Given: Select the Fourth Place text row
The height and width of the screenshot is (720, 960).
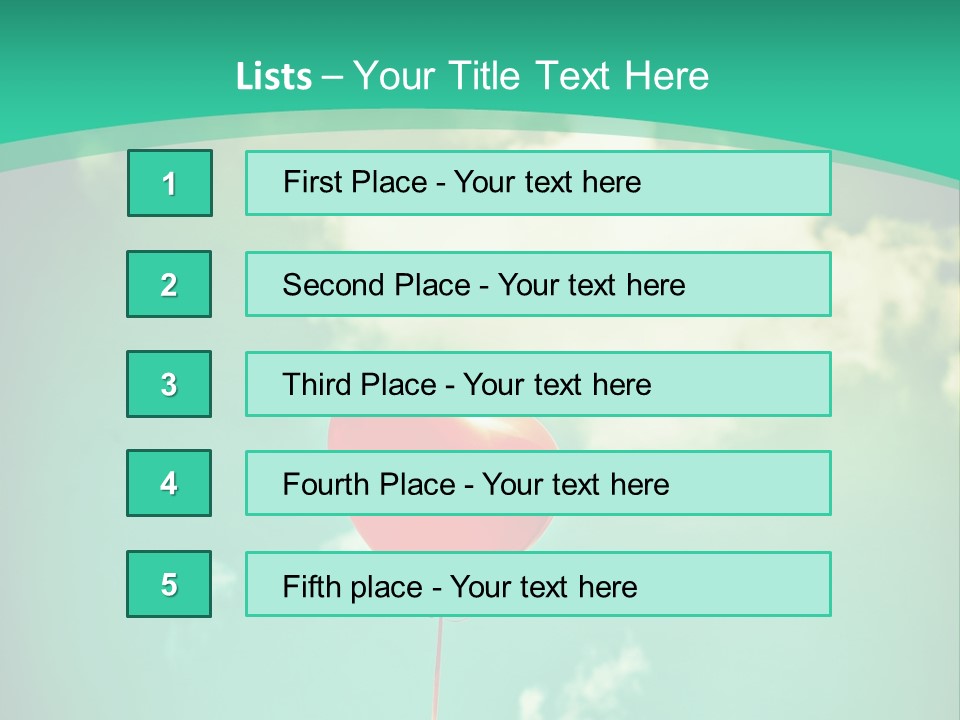Looking at the screenshot, I should pyautogui.click(x=538, y=484).
